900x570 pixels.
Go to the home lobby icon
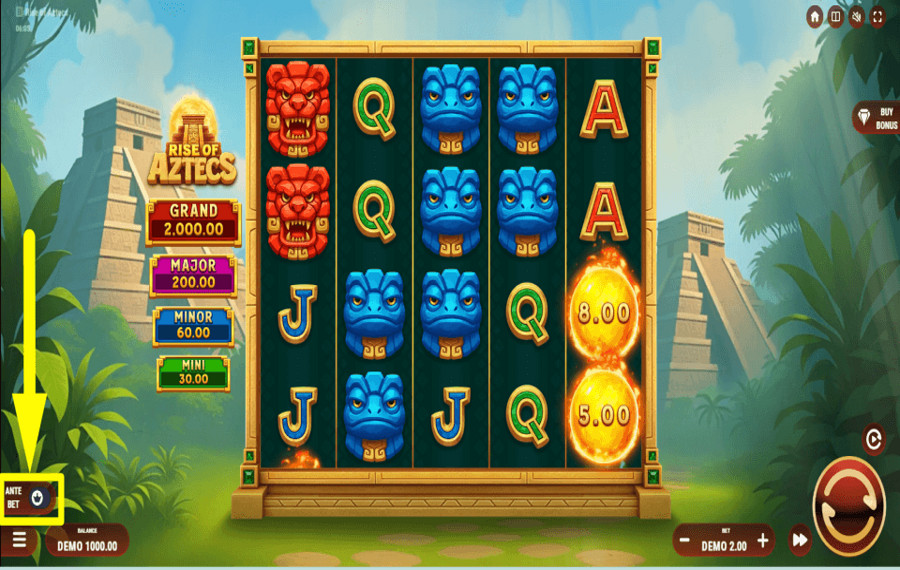[815, 17]
